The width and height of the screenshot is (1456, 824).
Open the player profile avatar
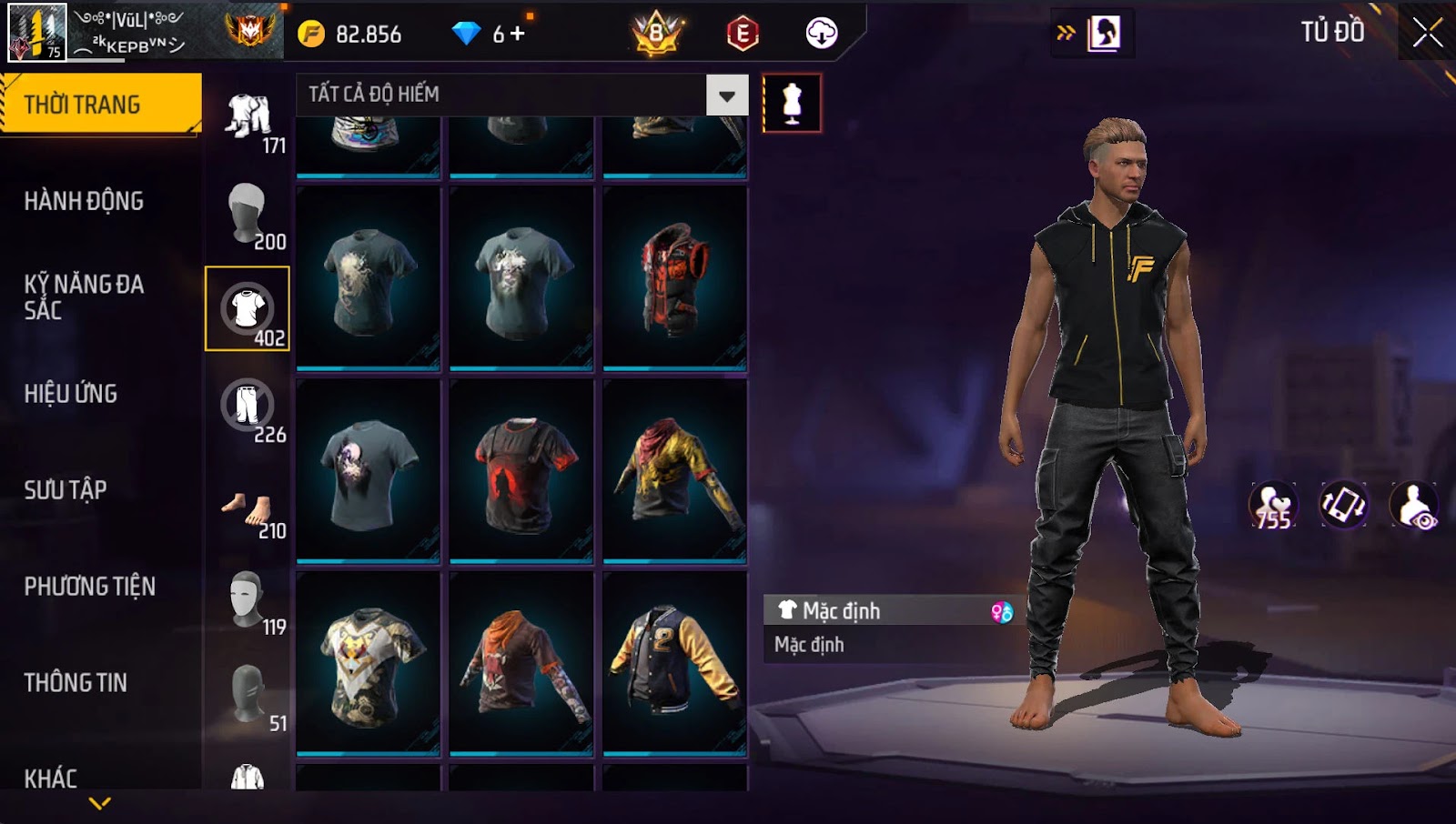(37, 32)
